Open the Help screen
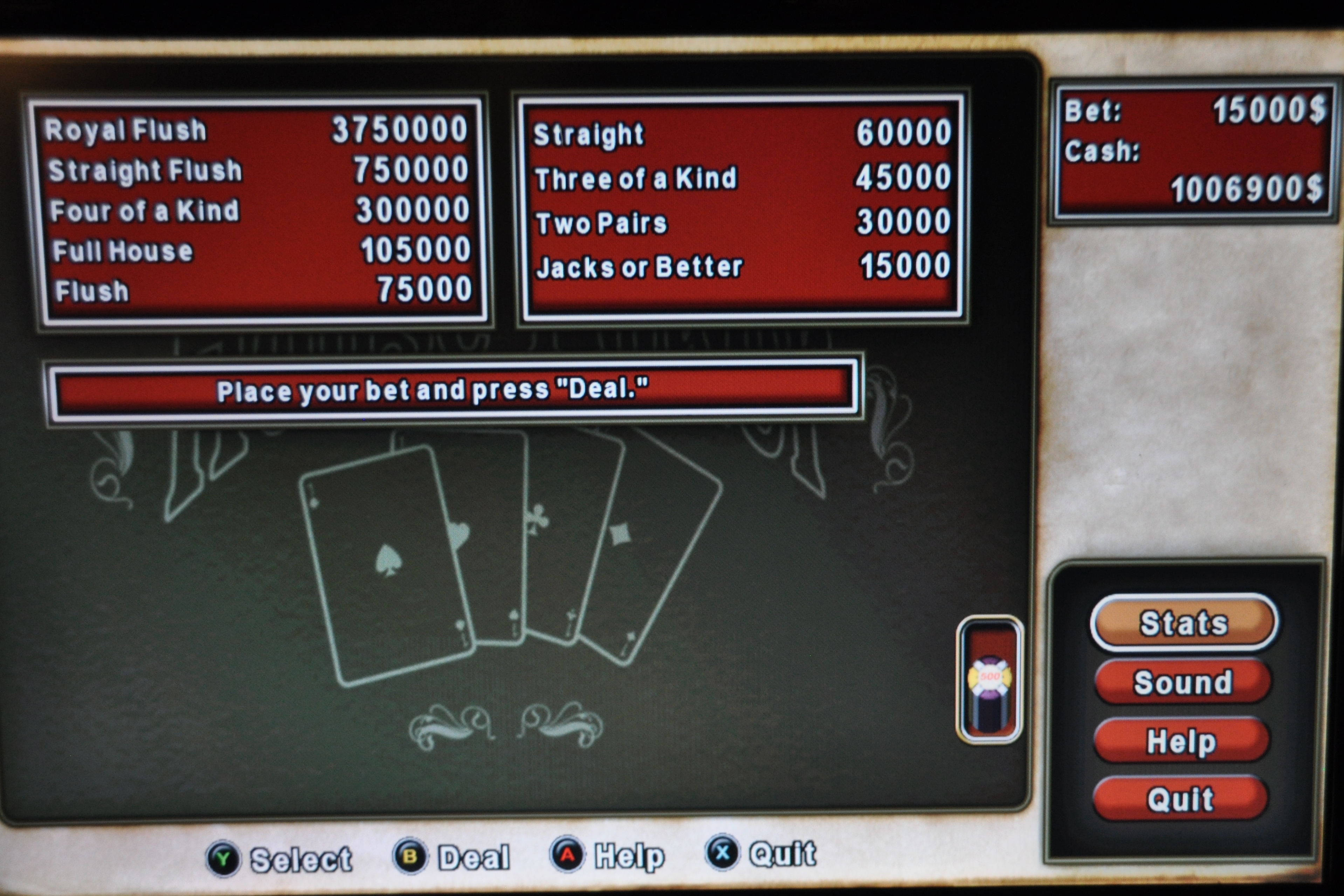Image resolution: width=1344 pixels, height=896 pixels. click(x=1181, y=741)
